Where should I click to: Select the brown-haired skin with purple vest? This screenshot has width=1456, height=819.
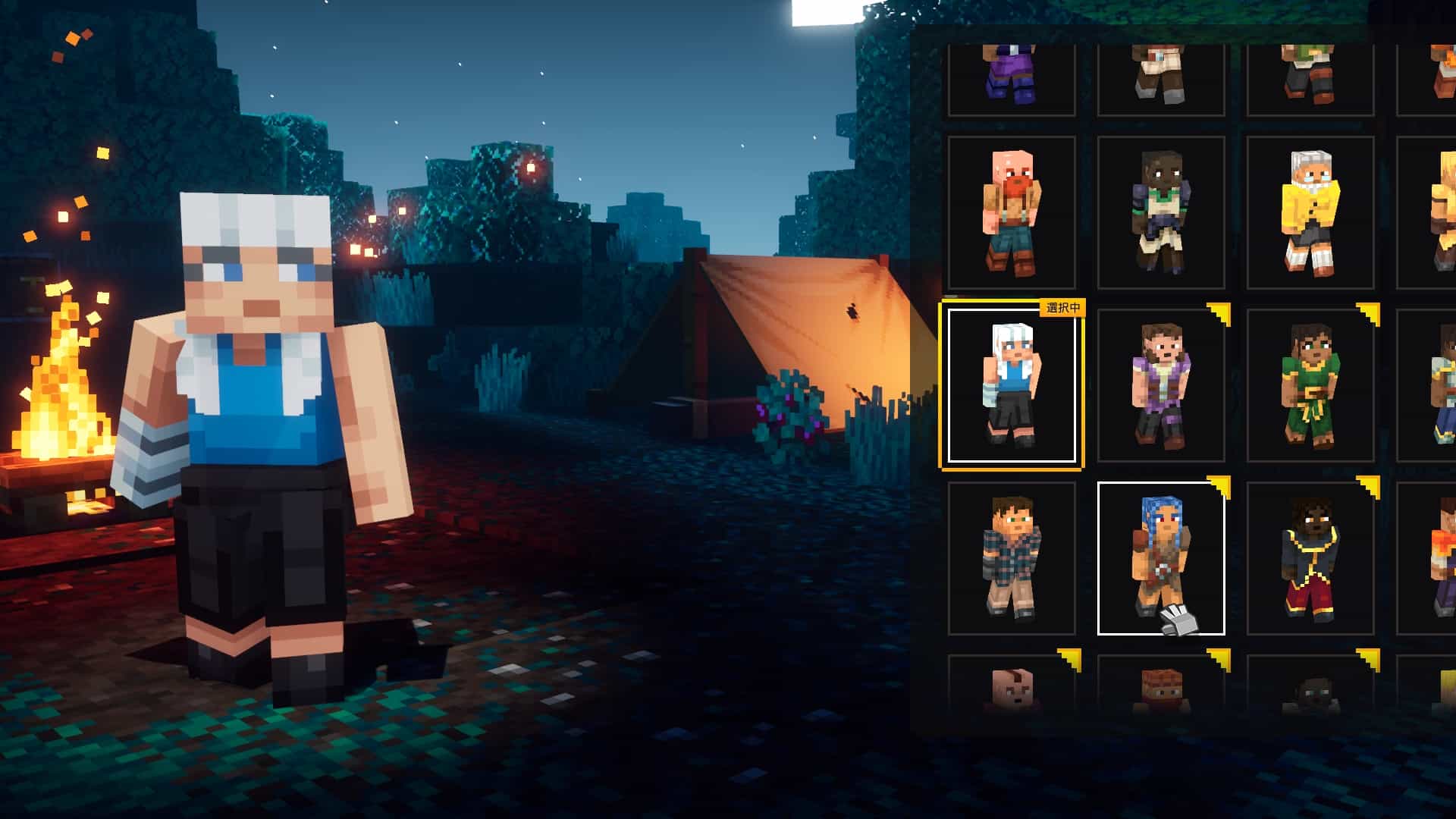(1160, 384)
